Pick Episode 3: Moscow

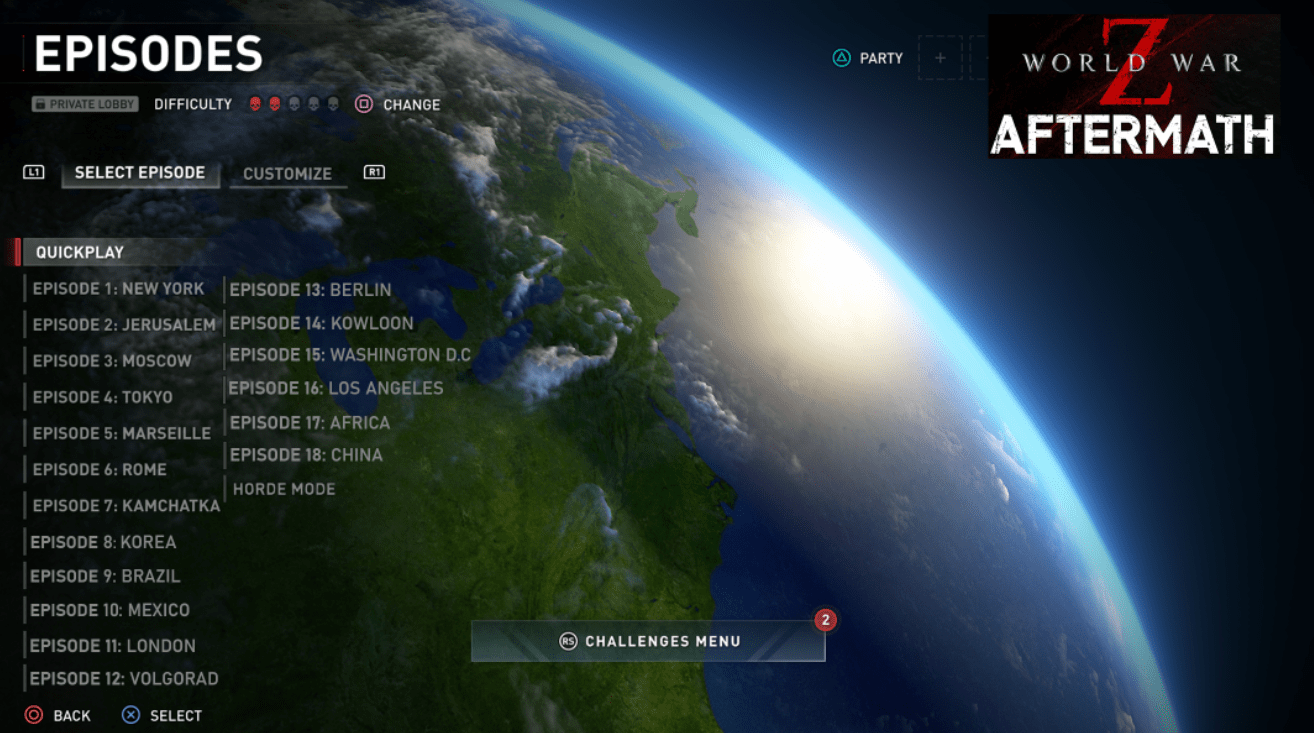click(112, 361)
